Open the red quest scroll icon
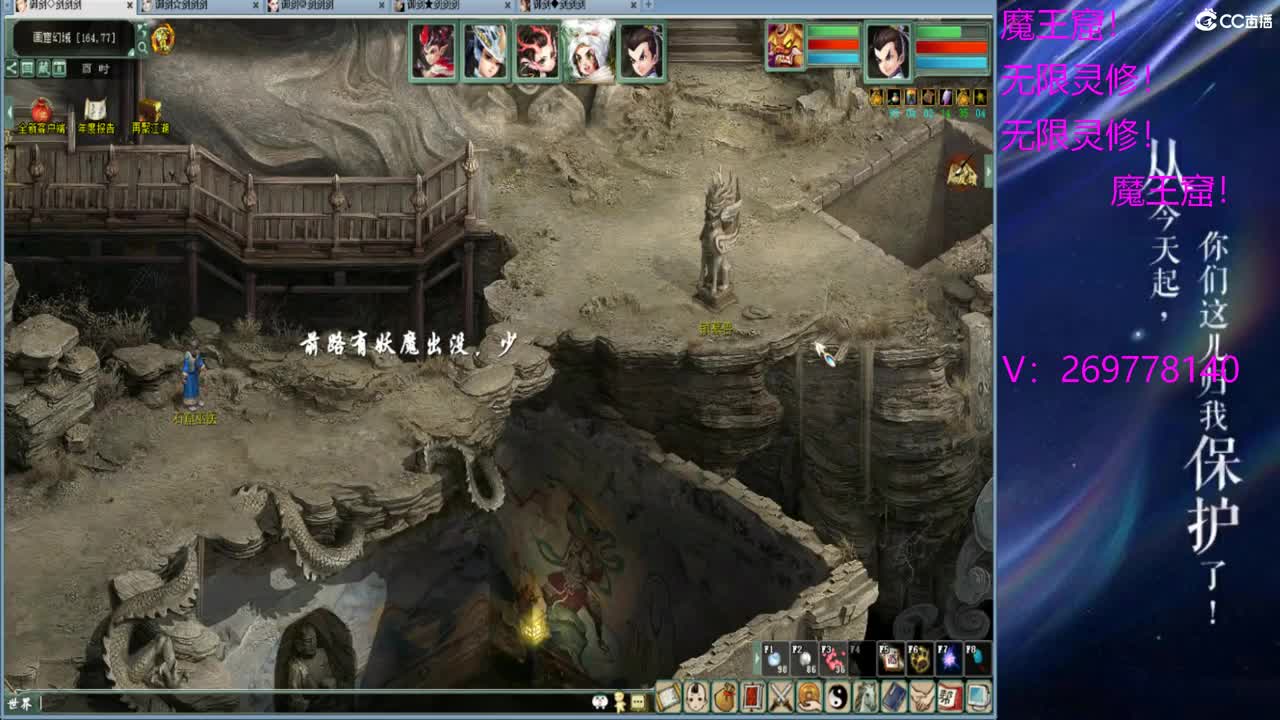Image resolution: width=1280 pixels, height=720 pixels. 755,697
